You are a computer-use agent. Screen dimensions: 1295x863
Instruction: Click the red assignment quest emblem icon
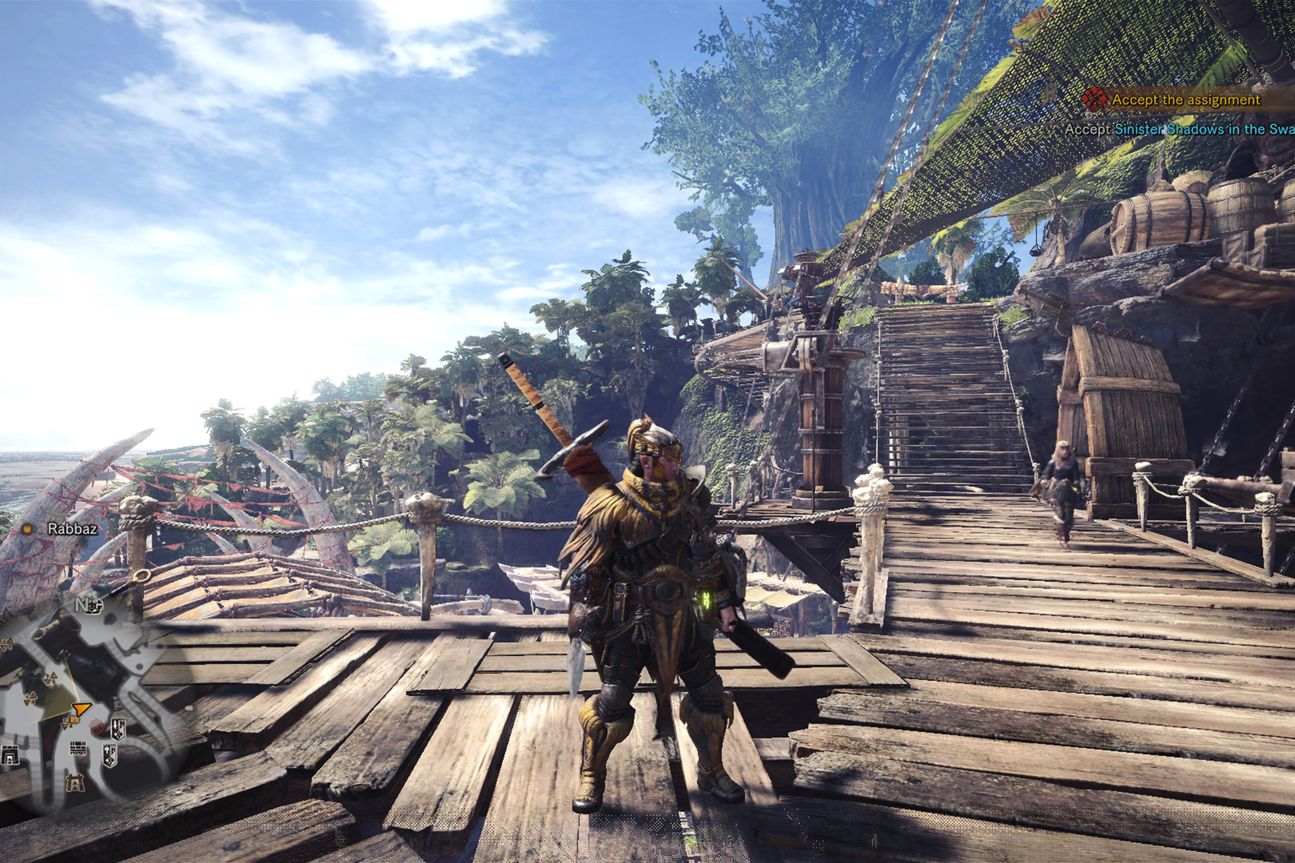click(x=1096, y=99)
